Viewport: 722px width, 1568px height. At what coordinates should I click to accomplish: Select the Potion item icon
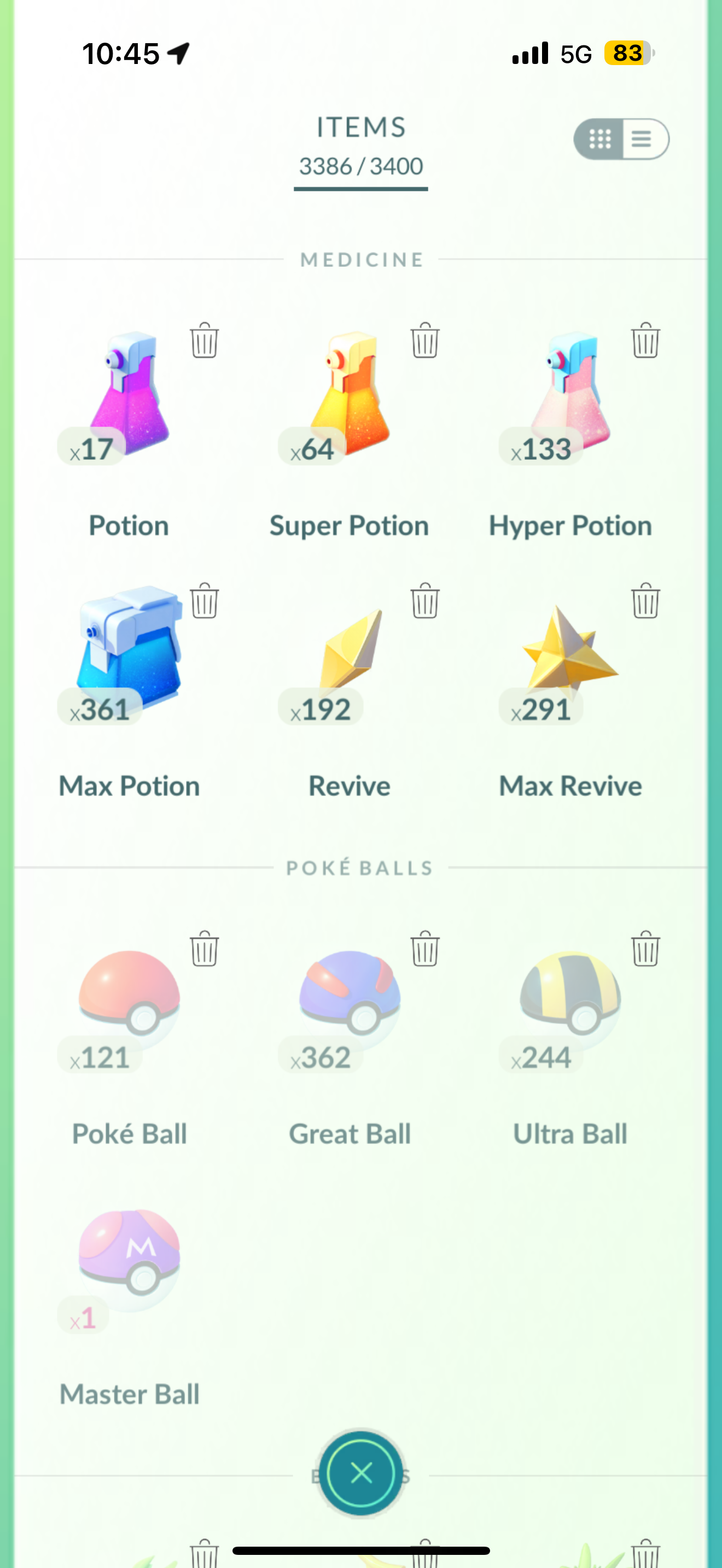tap(128, 396)
